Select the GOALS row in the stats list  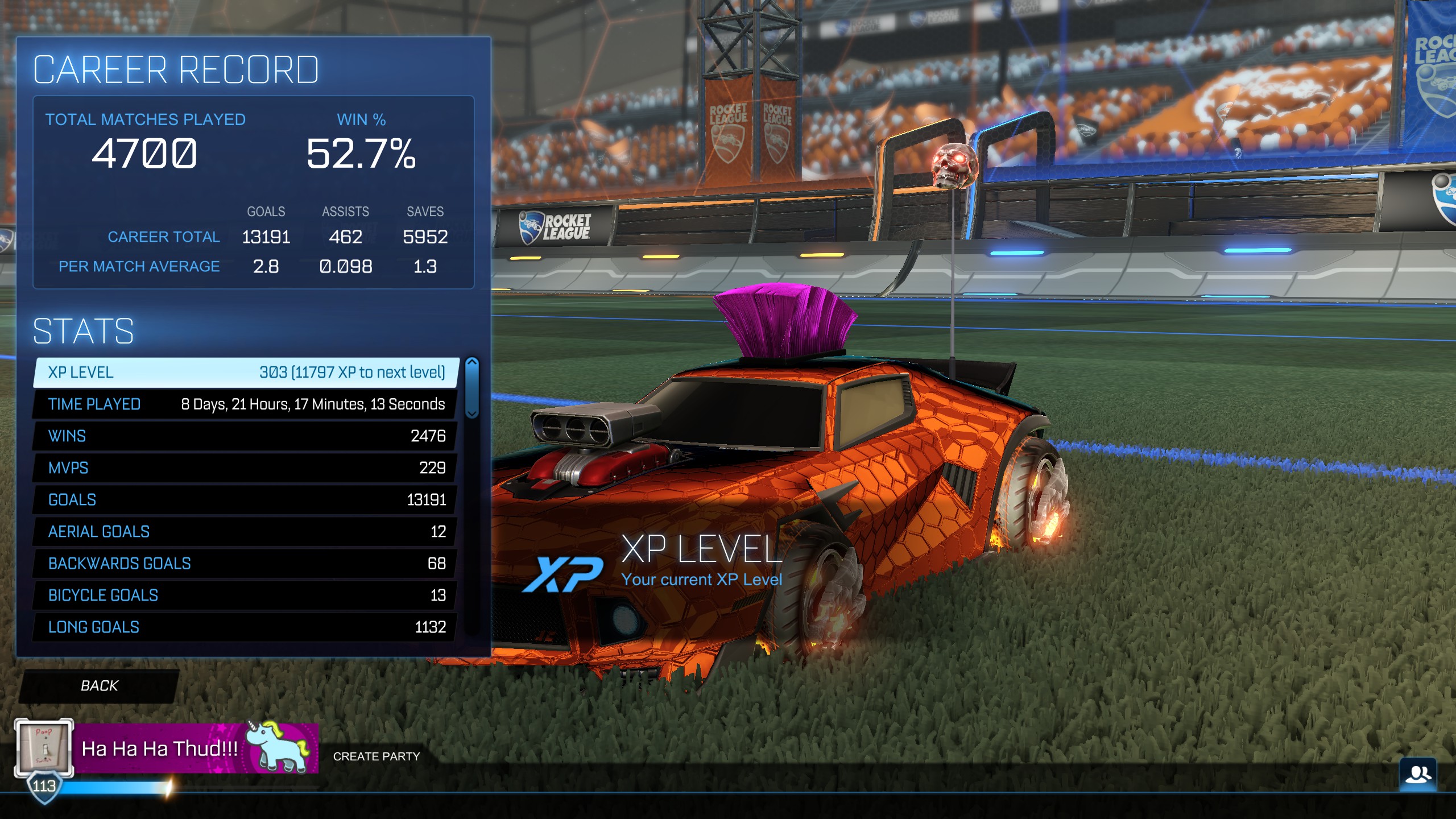click(246, 500)
